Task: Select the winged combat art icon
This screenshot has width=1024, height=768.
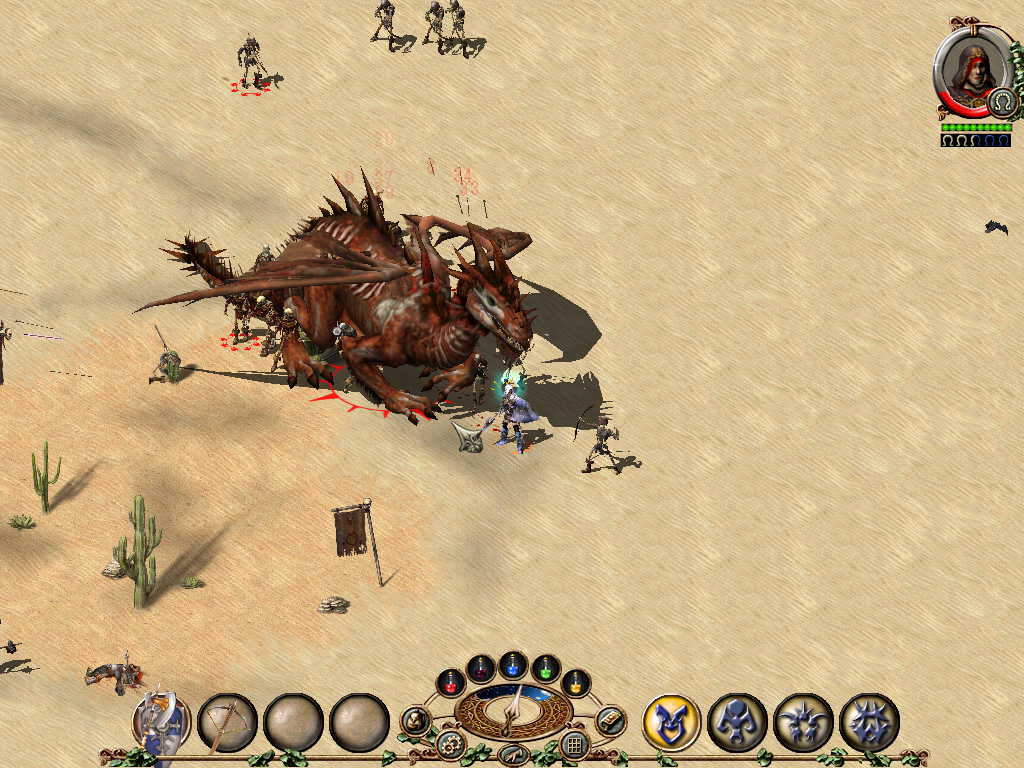Action: click(x=803, y=722)
